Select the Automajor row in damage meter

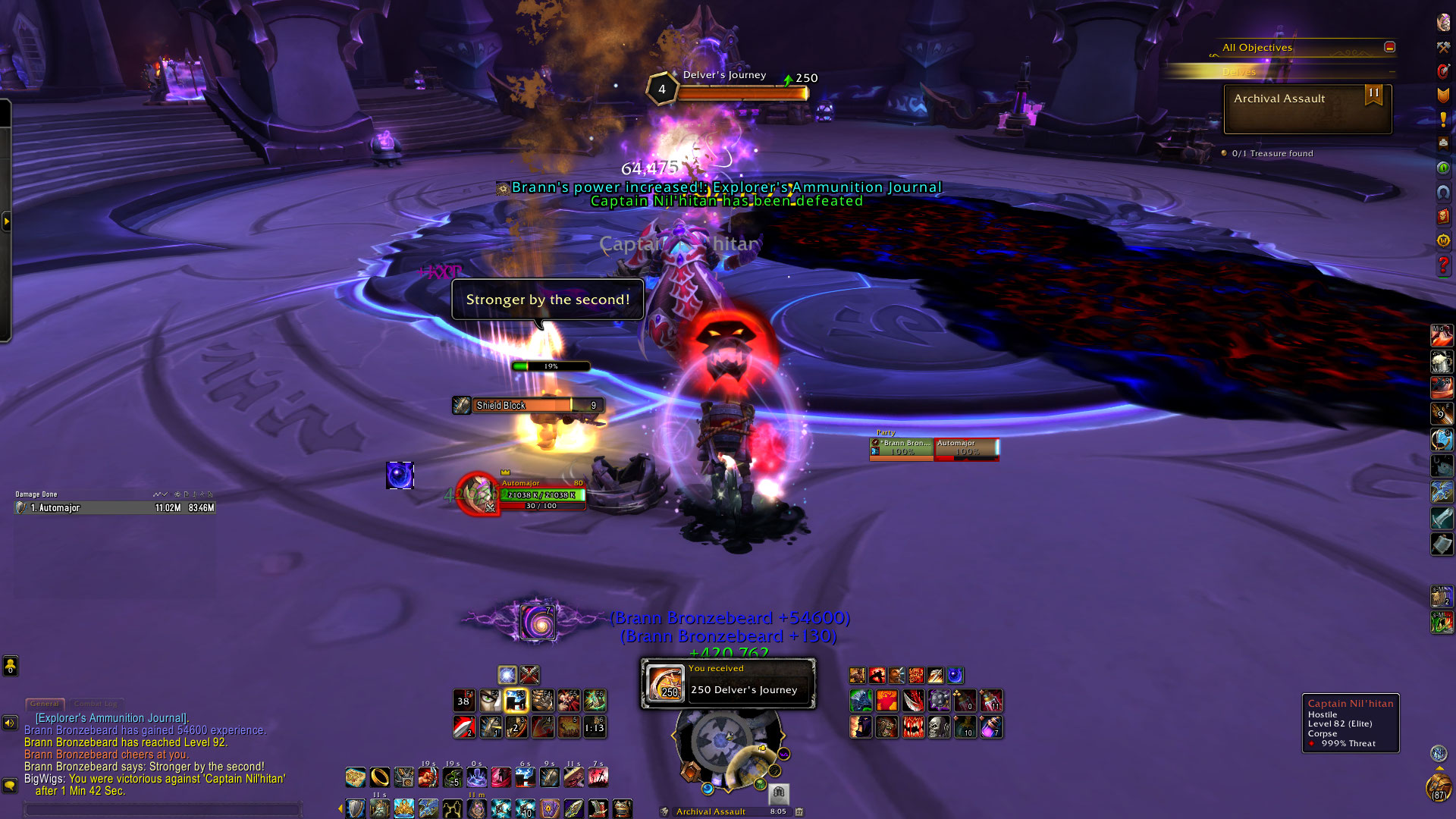click(115, 508)
